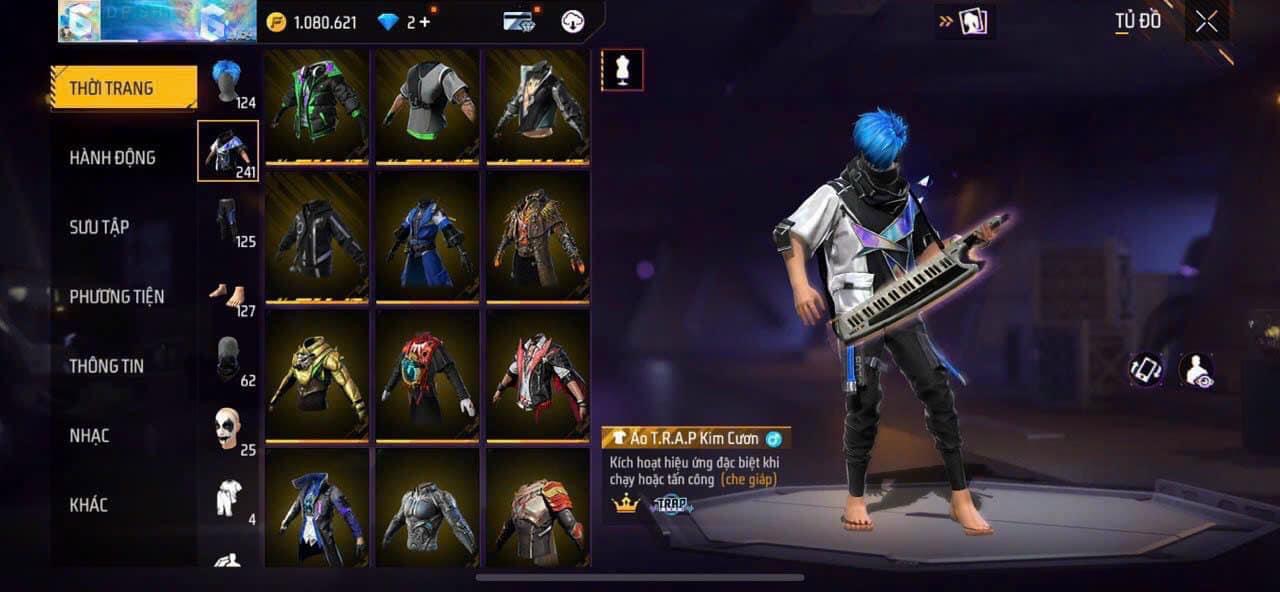Choose the pants category icon
Viewport: 1280px width, 592px height.
228,220
